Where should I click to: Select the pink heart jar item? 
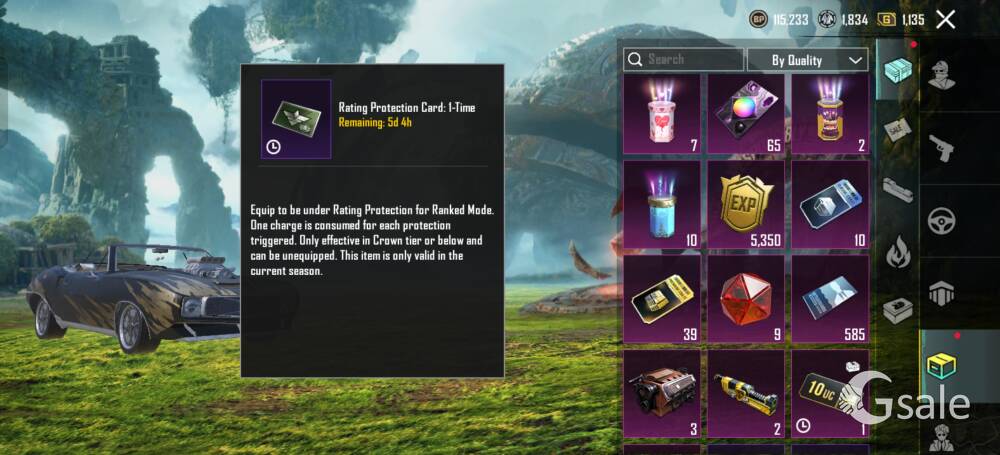coord(662,113)
